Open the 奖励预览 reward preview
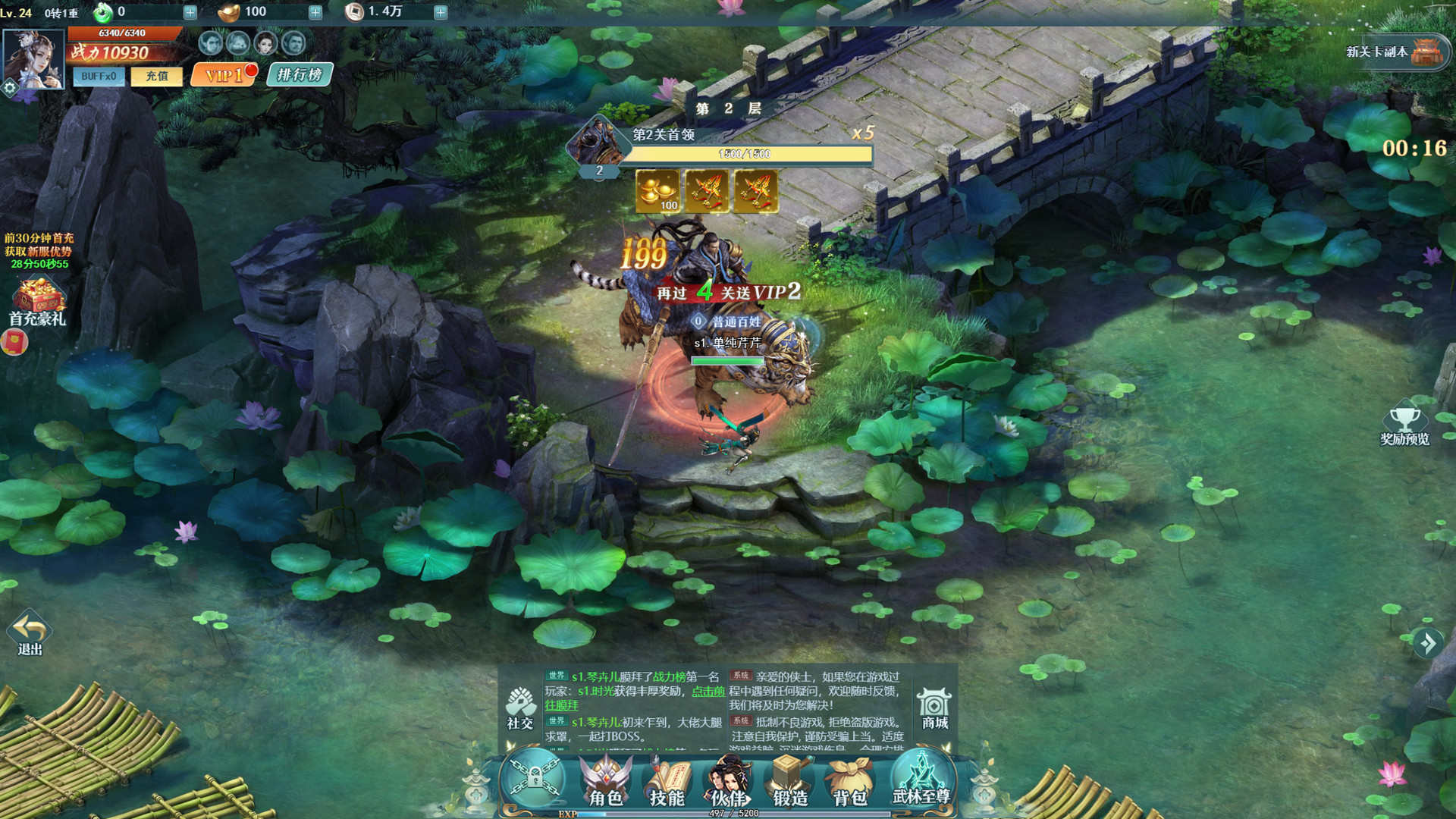 [x=1404, y=426]
